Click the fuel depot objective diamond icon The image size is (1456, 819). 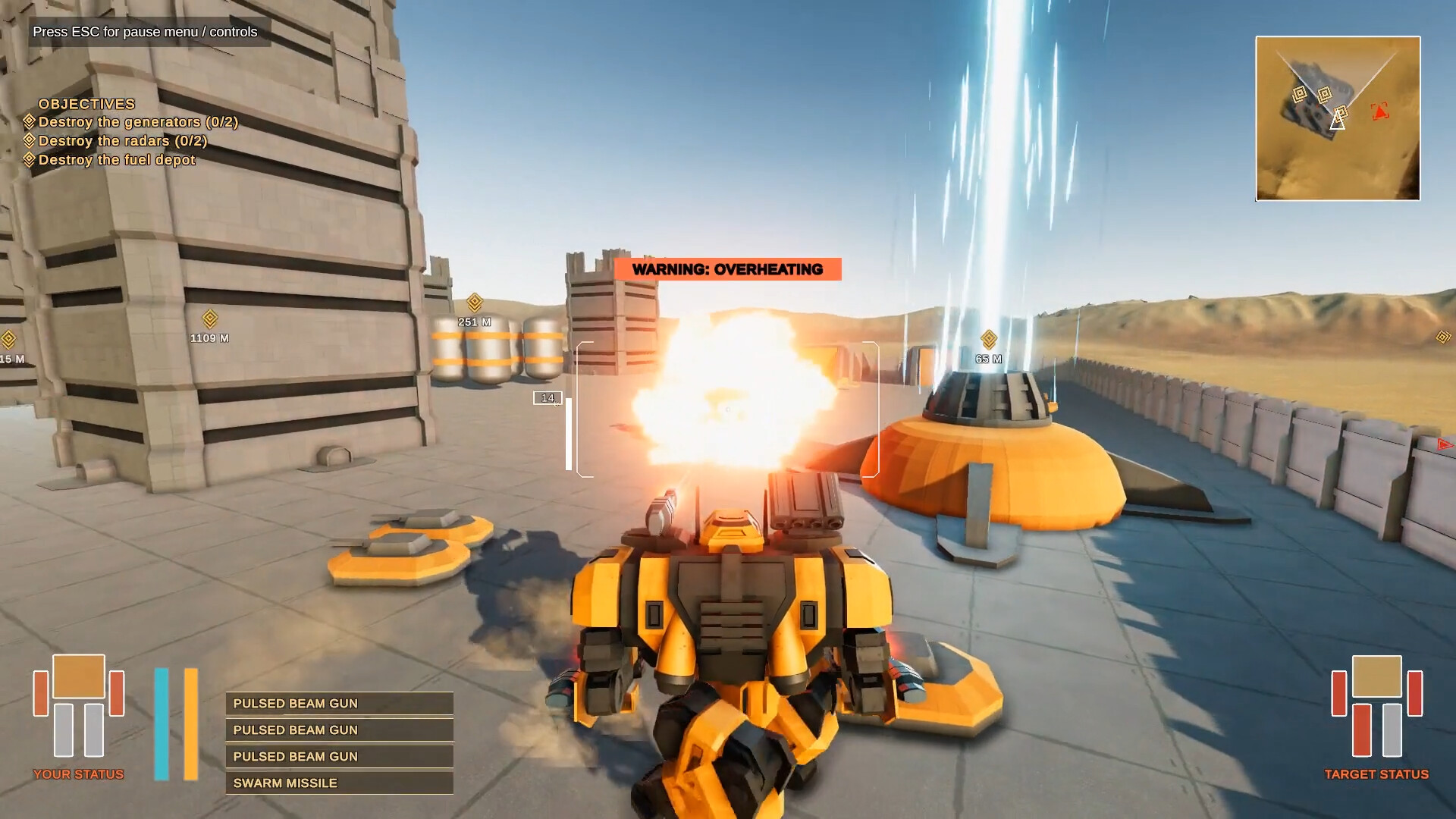point(30,159)
